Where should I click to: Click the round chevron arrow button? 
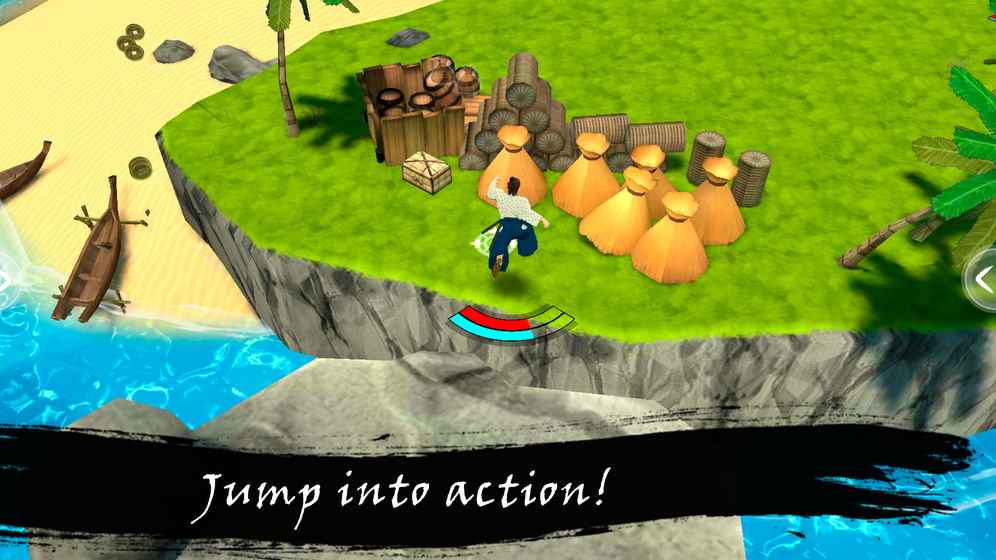(x=983, y=281)
